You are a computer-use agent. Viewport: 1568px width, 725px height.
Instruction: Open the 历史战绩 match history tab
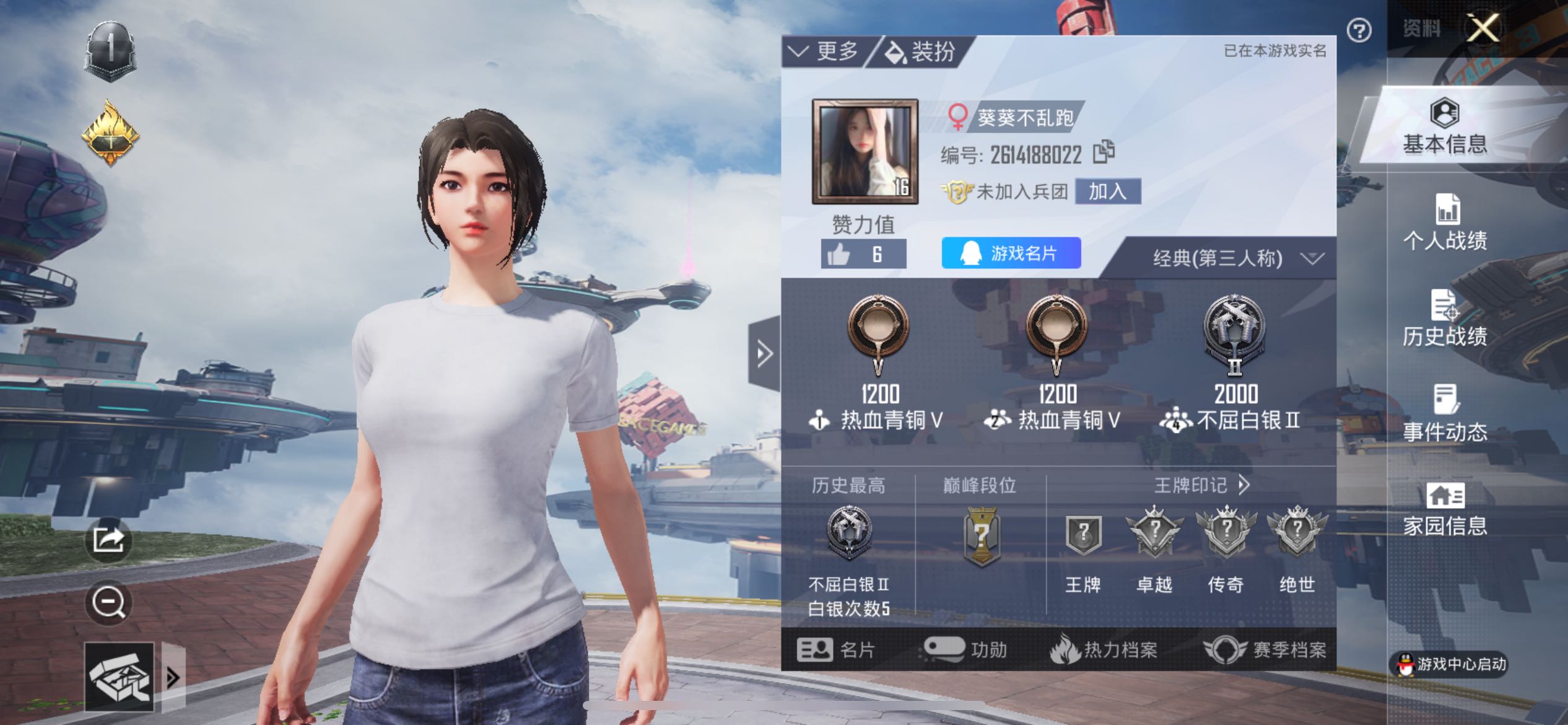click(x=1445, y=319)
